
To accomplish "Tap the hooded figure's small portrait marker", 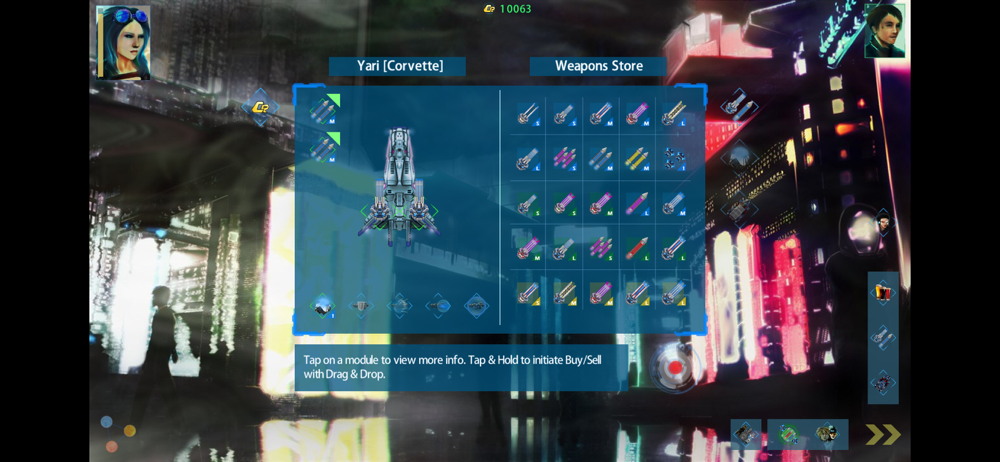I will click(883, 220).
